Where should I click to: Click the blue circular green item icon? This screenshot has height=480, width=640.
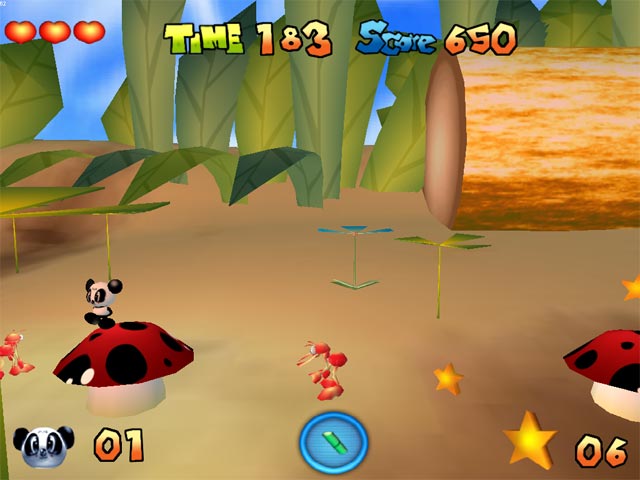pyautogui.click(x=334, y=442)
